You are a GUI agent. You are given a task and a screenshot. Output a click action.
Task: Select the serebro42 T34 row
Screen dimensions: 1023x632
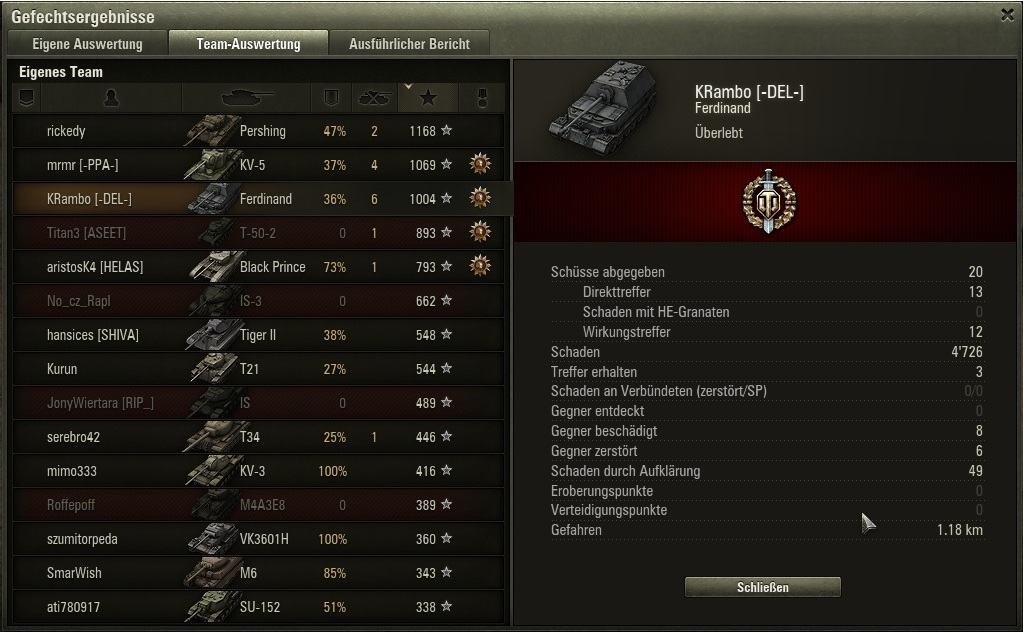260,437
